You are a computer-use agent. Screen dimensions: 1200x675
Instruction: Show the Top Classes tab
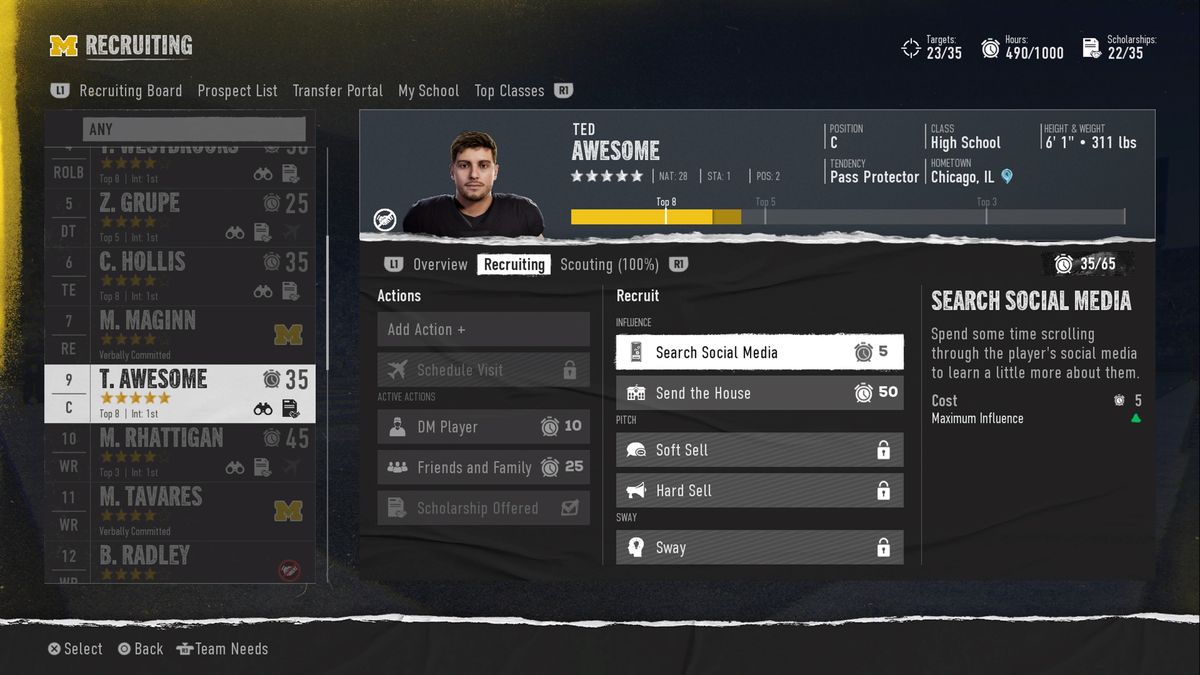(509, 91)
